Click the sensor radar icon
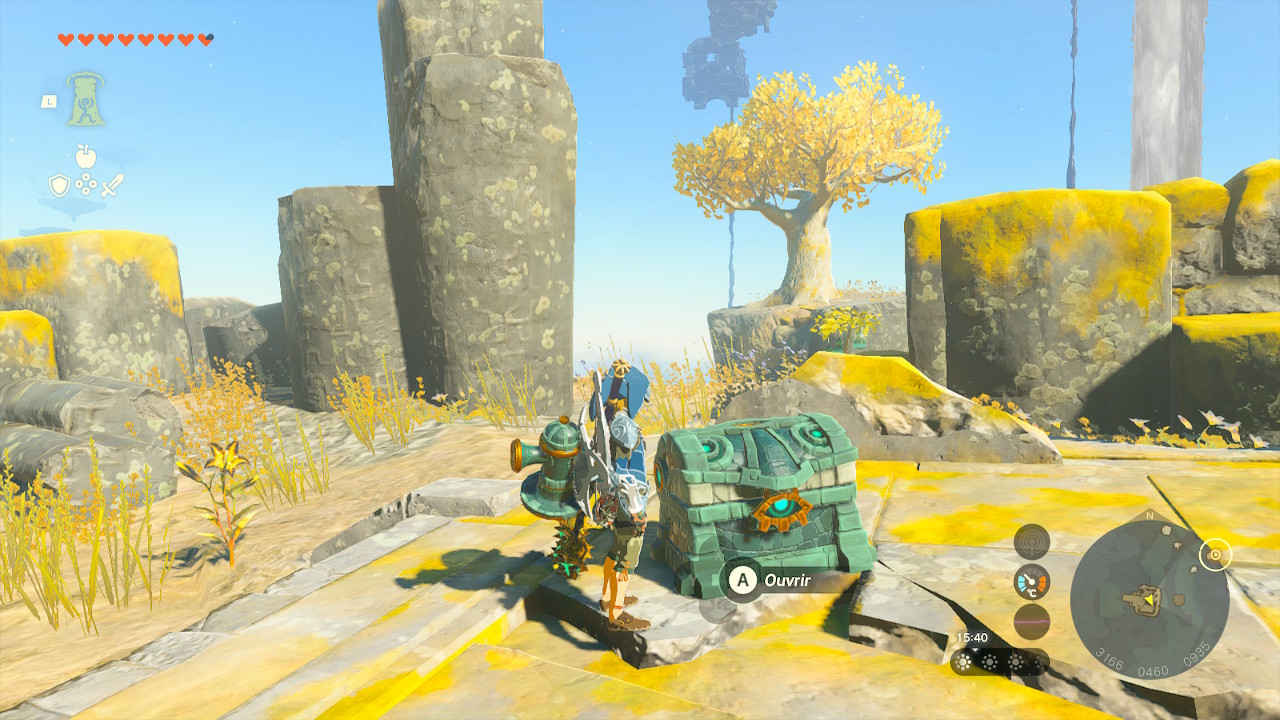This screenshot has height=720, width=1280. (1031, 541)
